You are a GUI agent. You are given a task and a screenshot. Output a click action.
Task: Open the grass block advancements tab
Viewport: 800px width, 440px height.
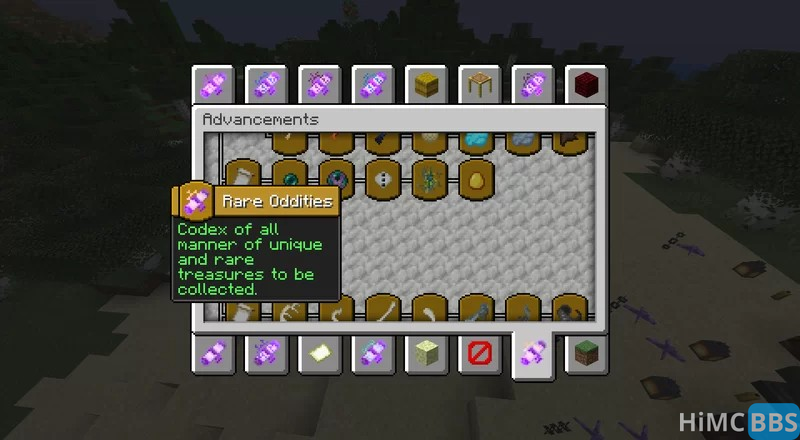coord(583,352)
